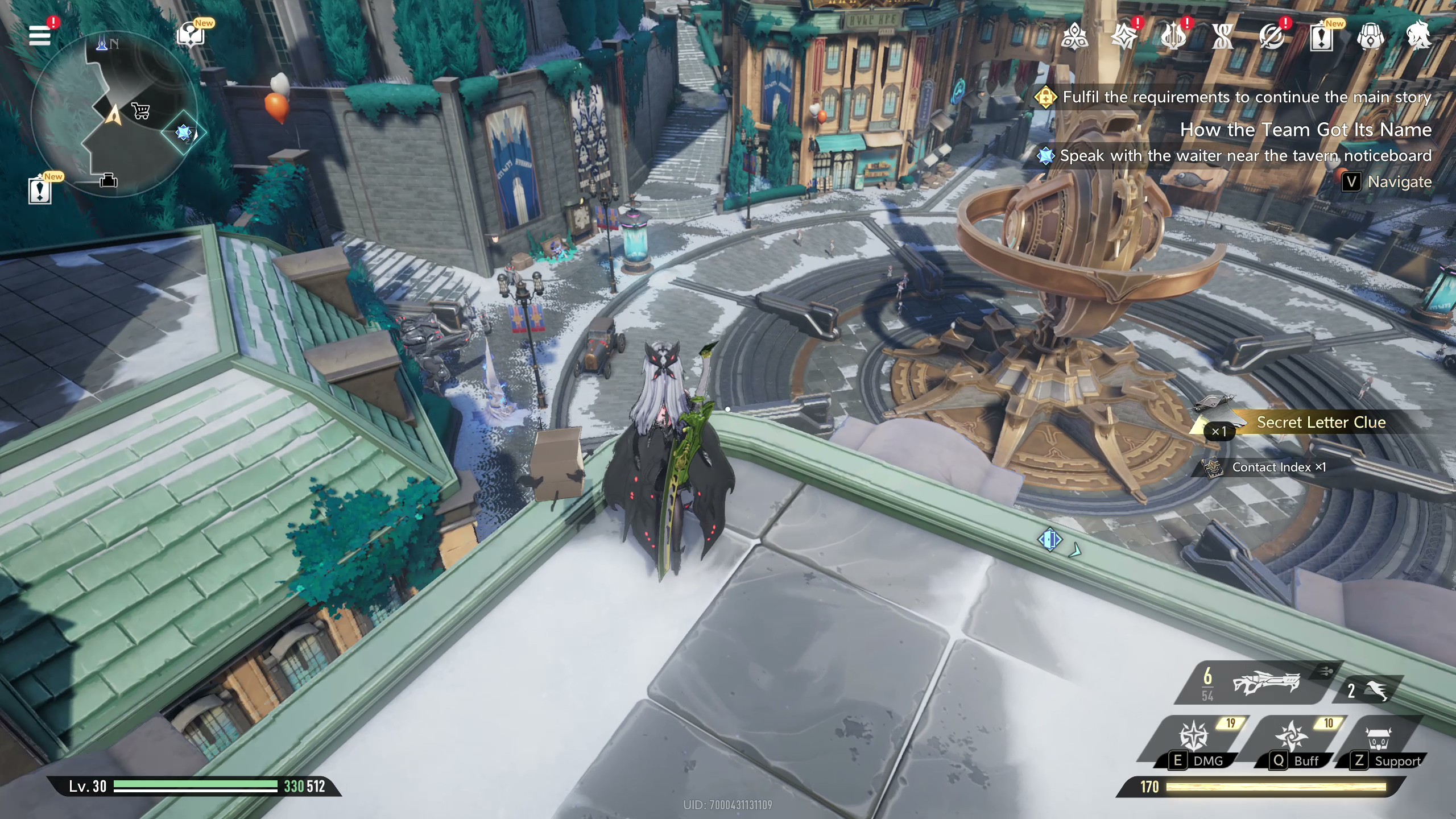This screenshot has height=819, width=1456.
Task: Select the ranged gun weapon slot
Action: click(x=1265, y=682)
